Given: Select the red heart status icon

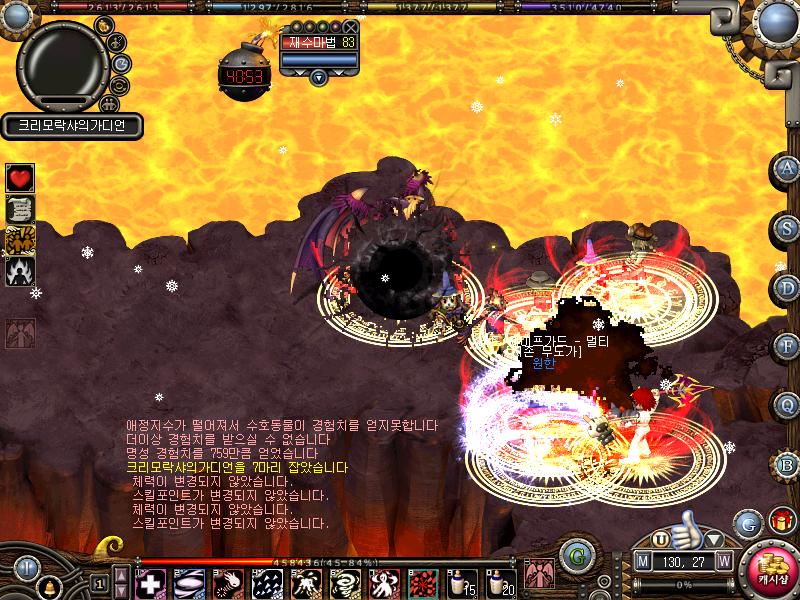Looking at the screenshot, I should coord(20,178).
